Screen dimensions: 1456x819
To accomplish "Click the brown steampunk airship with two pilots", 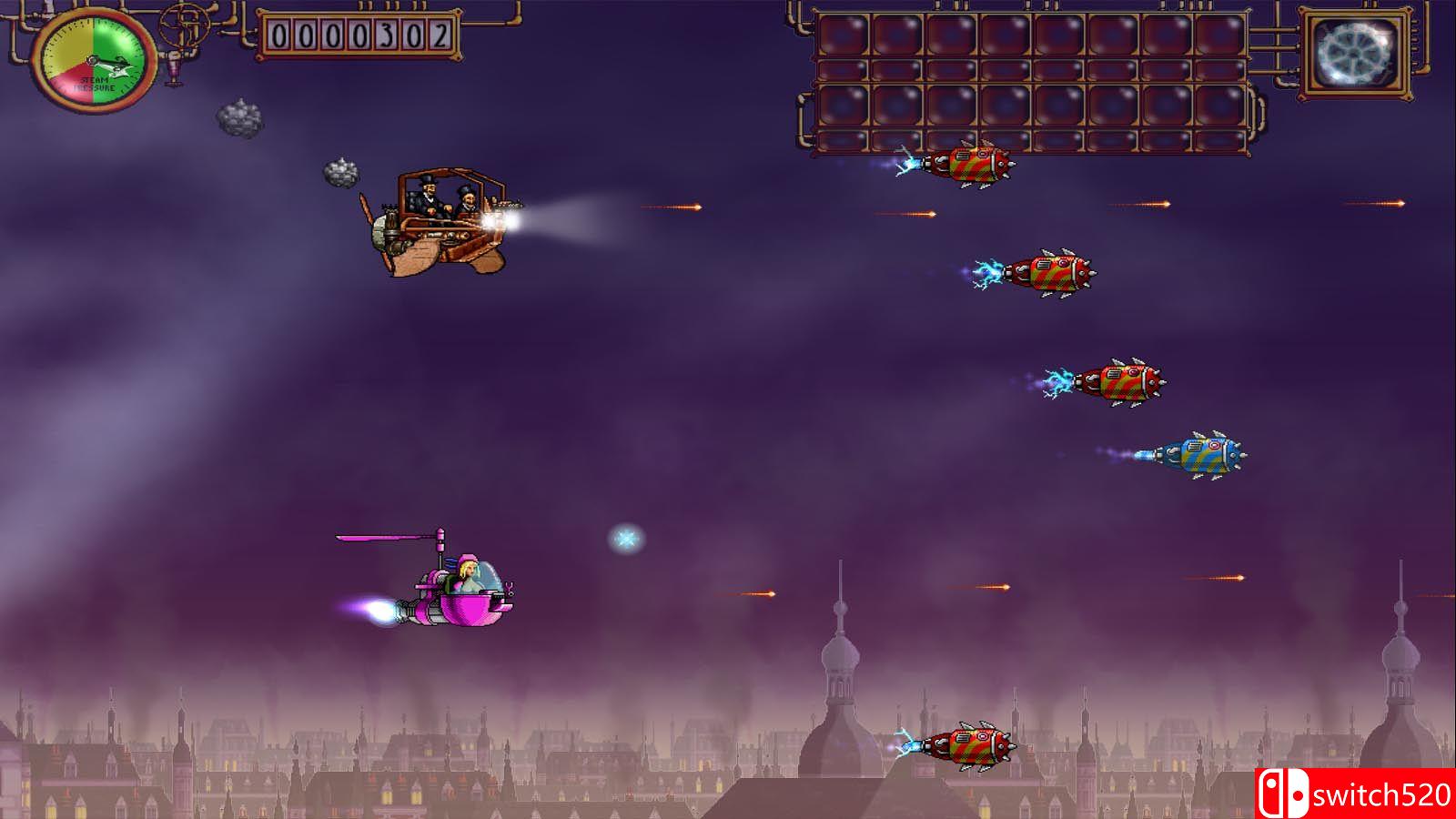I will (437, 218).
